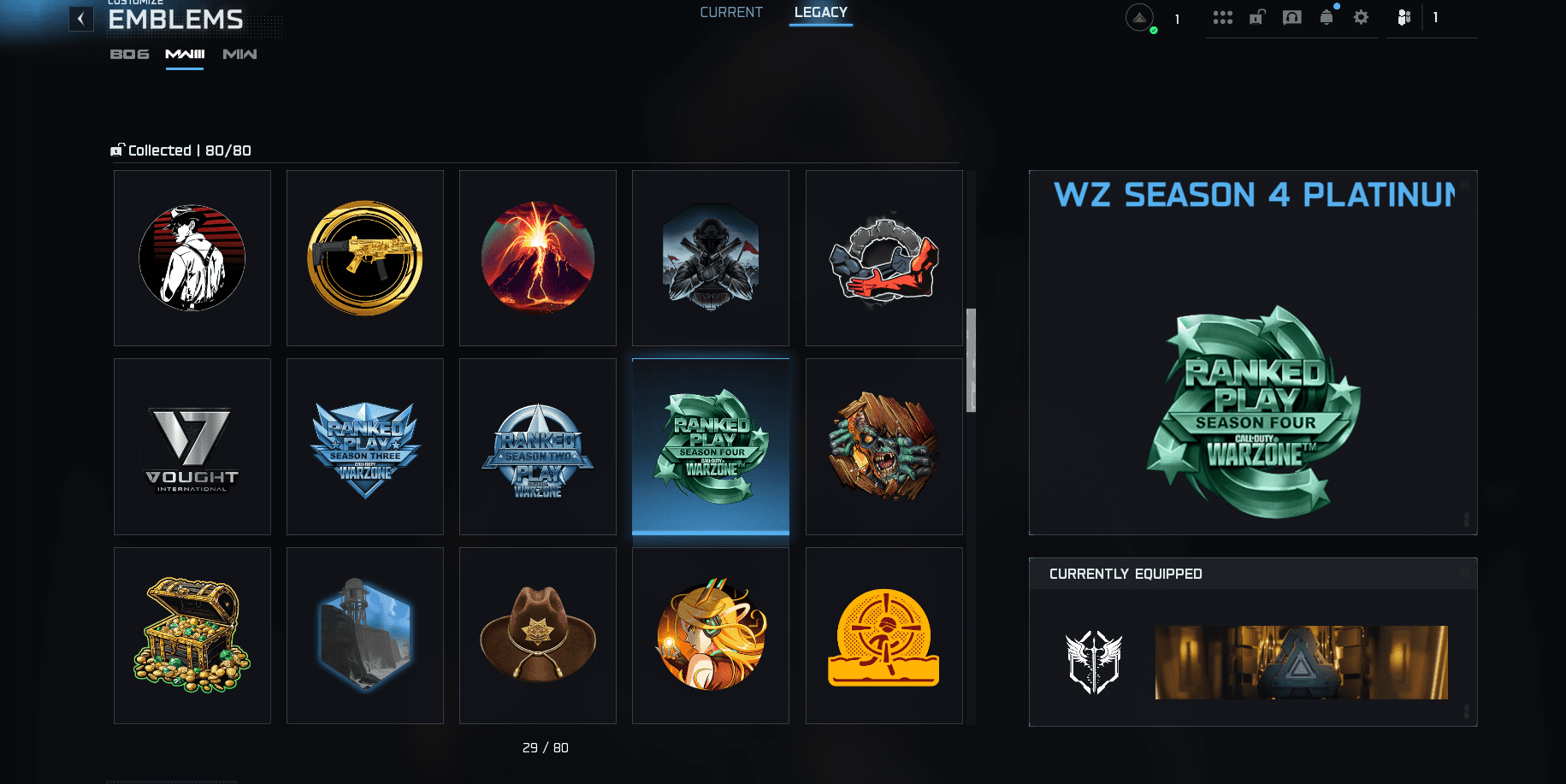Open notifications via bell icon
Image resolution: width=1566 pixels, height=784 pixels.
pyautogui.click(x=1327, y=17)
